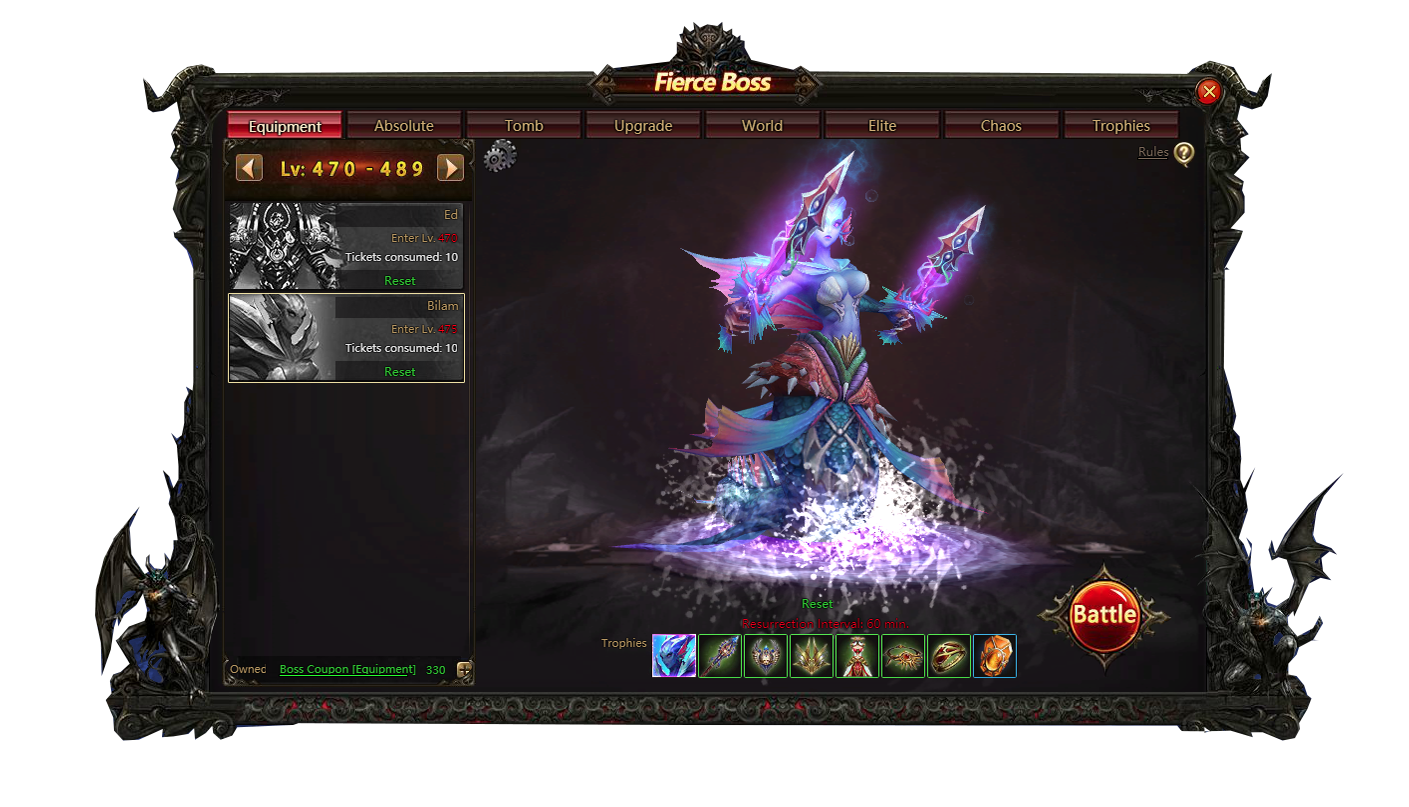Select the Equipment tab
The image size is (1409, 807).
pyautogui.click(x=285, y=126)
